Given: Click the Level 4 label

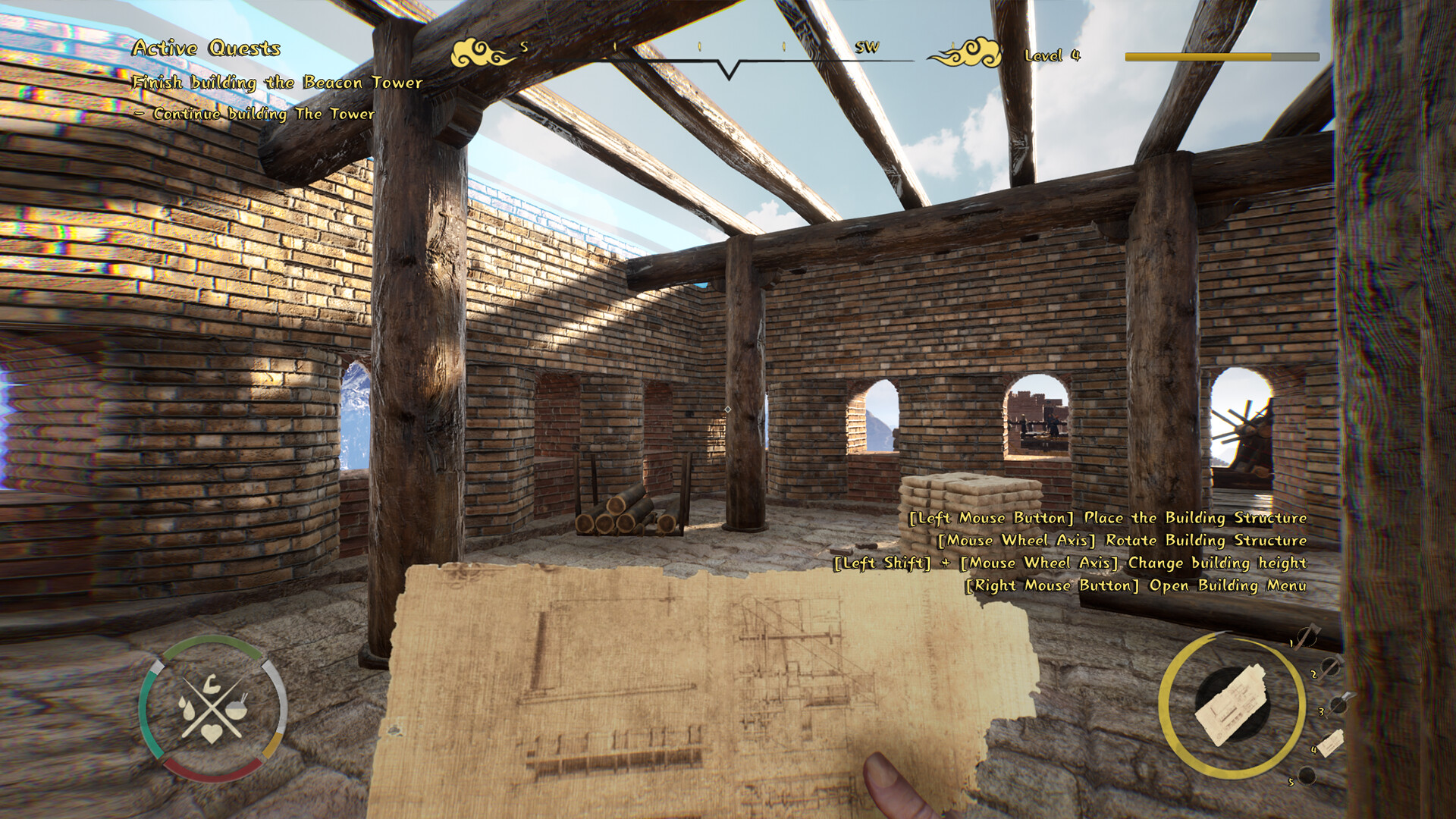Looking at the screenshot, I should click(1053, 55).
